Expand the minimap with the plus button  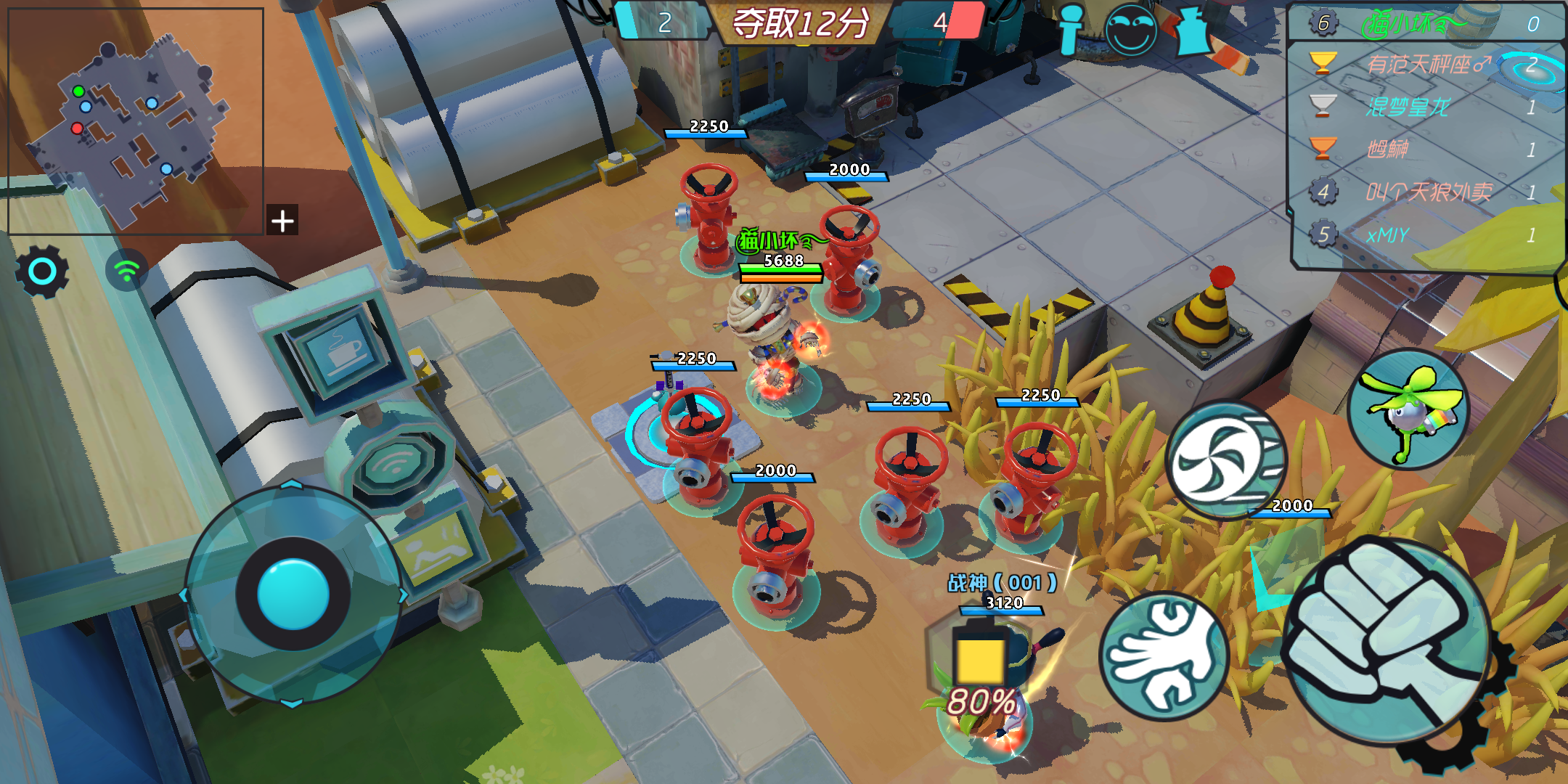(281, 221)
